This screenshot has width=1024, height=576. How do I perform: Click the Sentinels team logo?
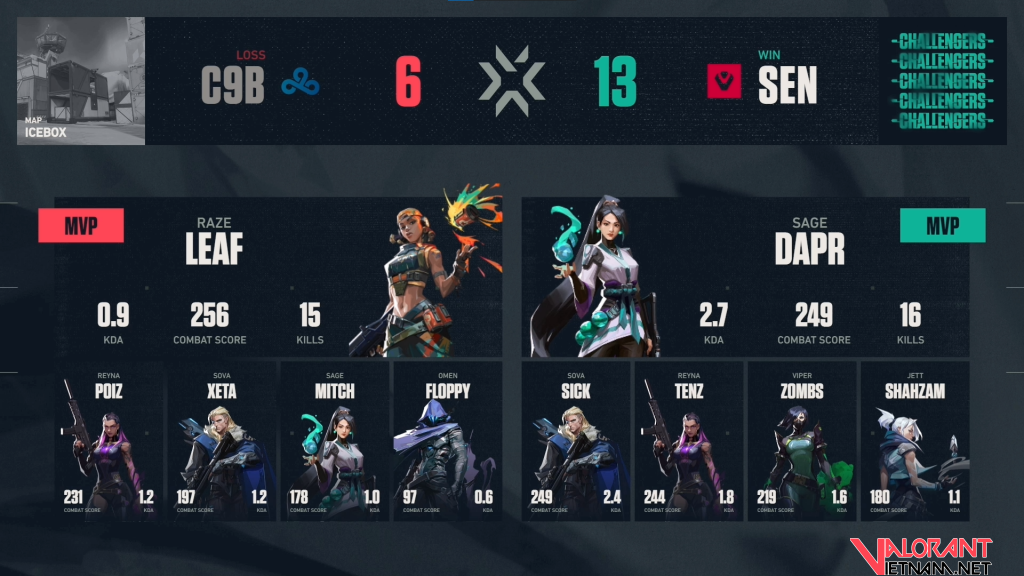point(723,82)
